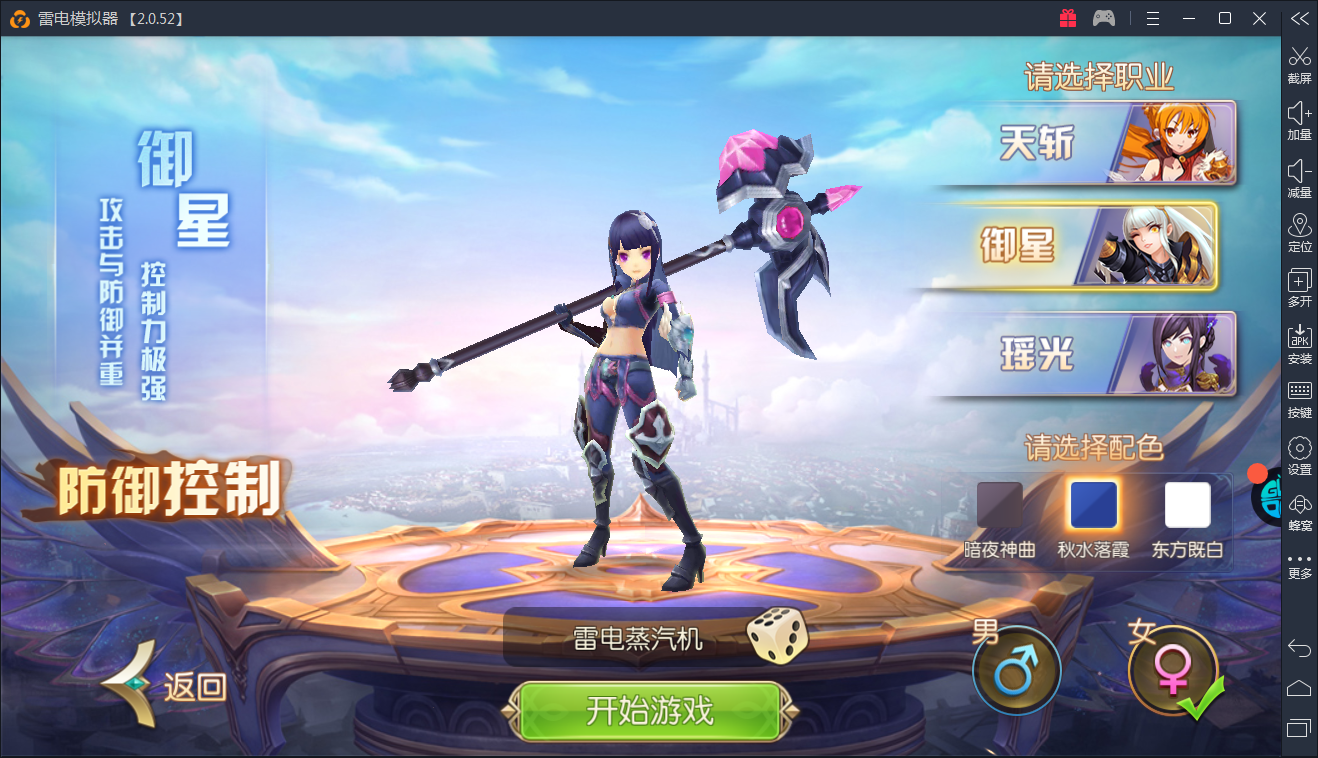This screenshot has width=1318, height=758.
Task: Choose the 东方既白 white color swatch
Action: click(x=1187, y=505)
